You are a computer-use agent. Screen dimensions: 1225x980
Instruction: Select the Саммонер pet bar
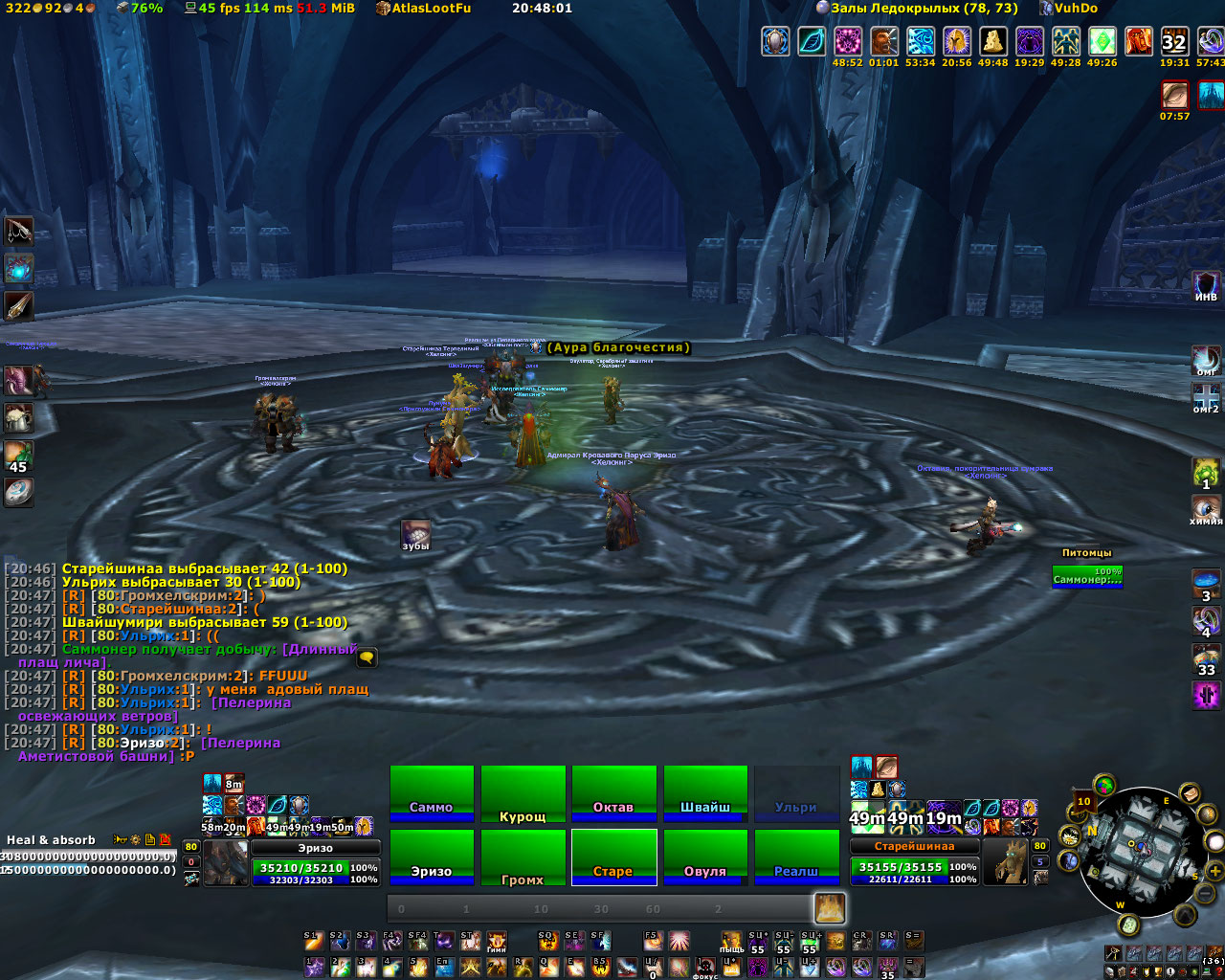click(x=1087, y=576)
